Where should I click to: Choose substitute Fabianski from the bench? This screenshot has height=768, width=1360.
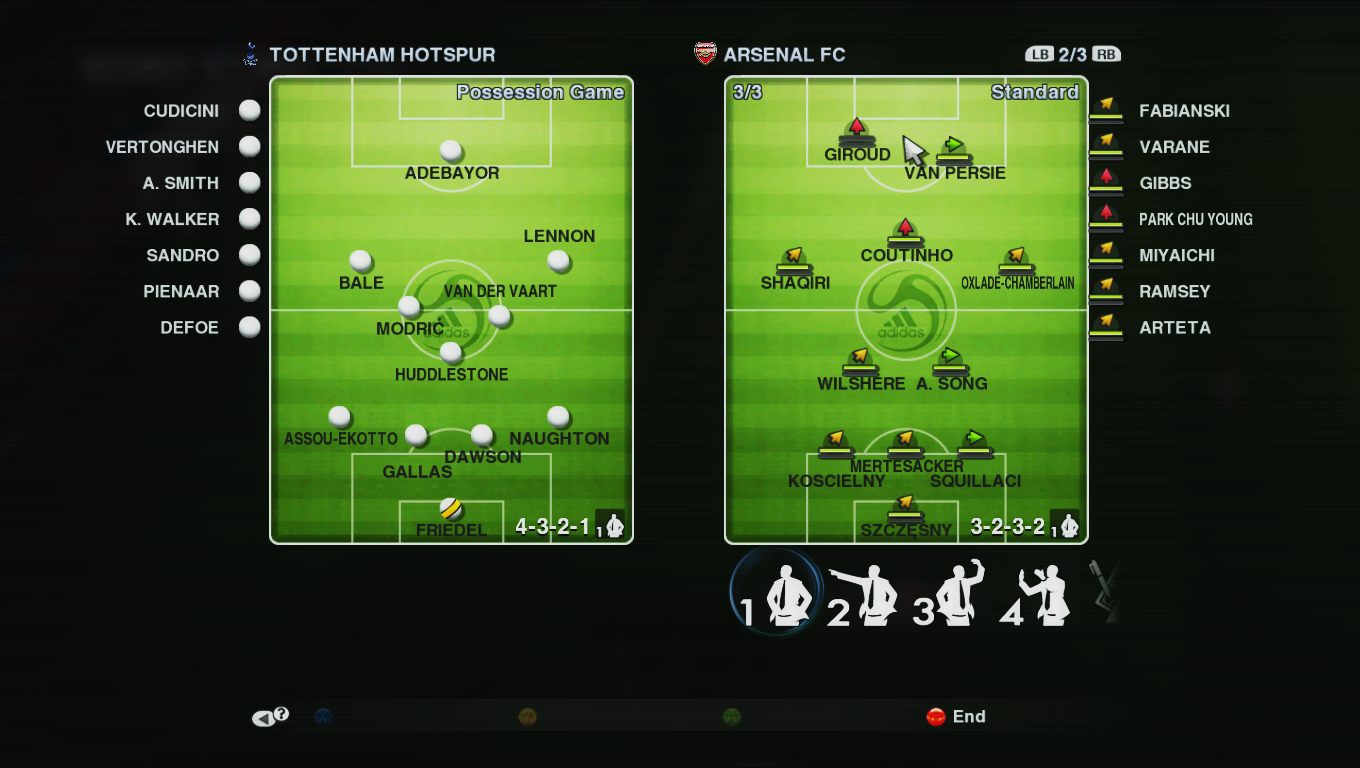click(x=1184, y=111)
